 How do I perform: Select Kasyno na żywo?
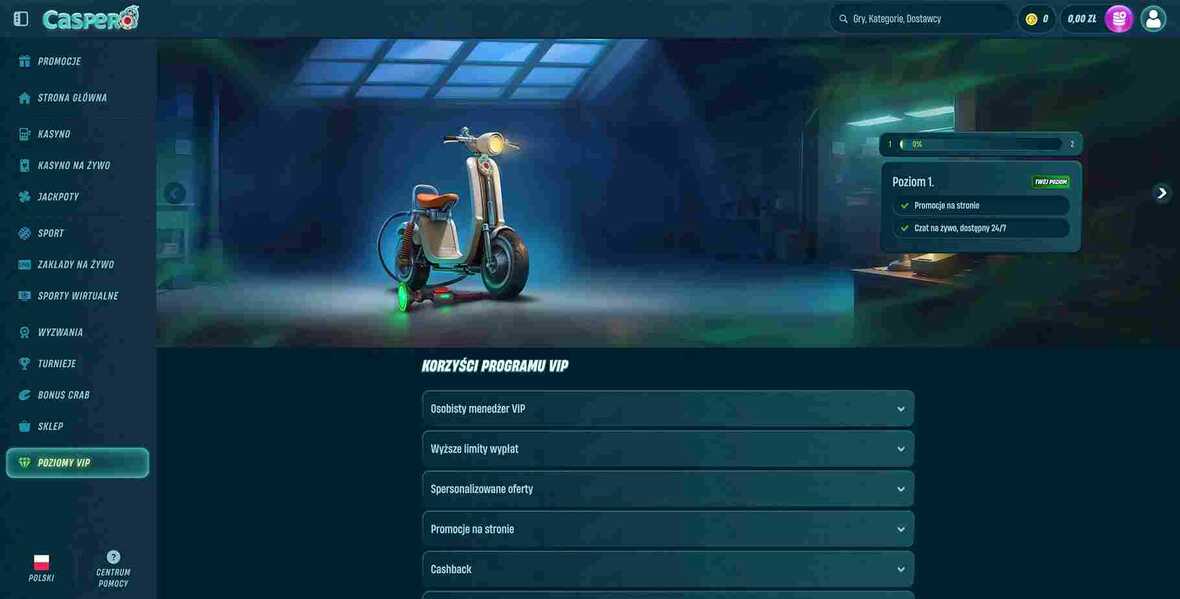pyautogui.click(x=73, y=166)
